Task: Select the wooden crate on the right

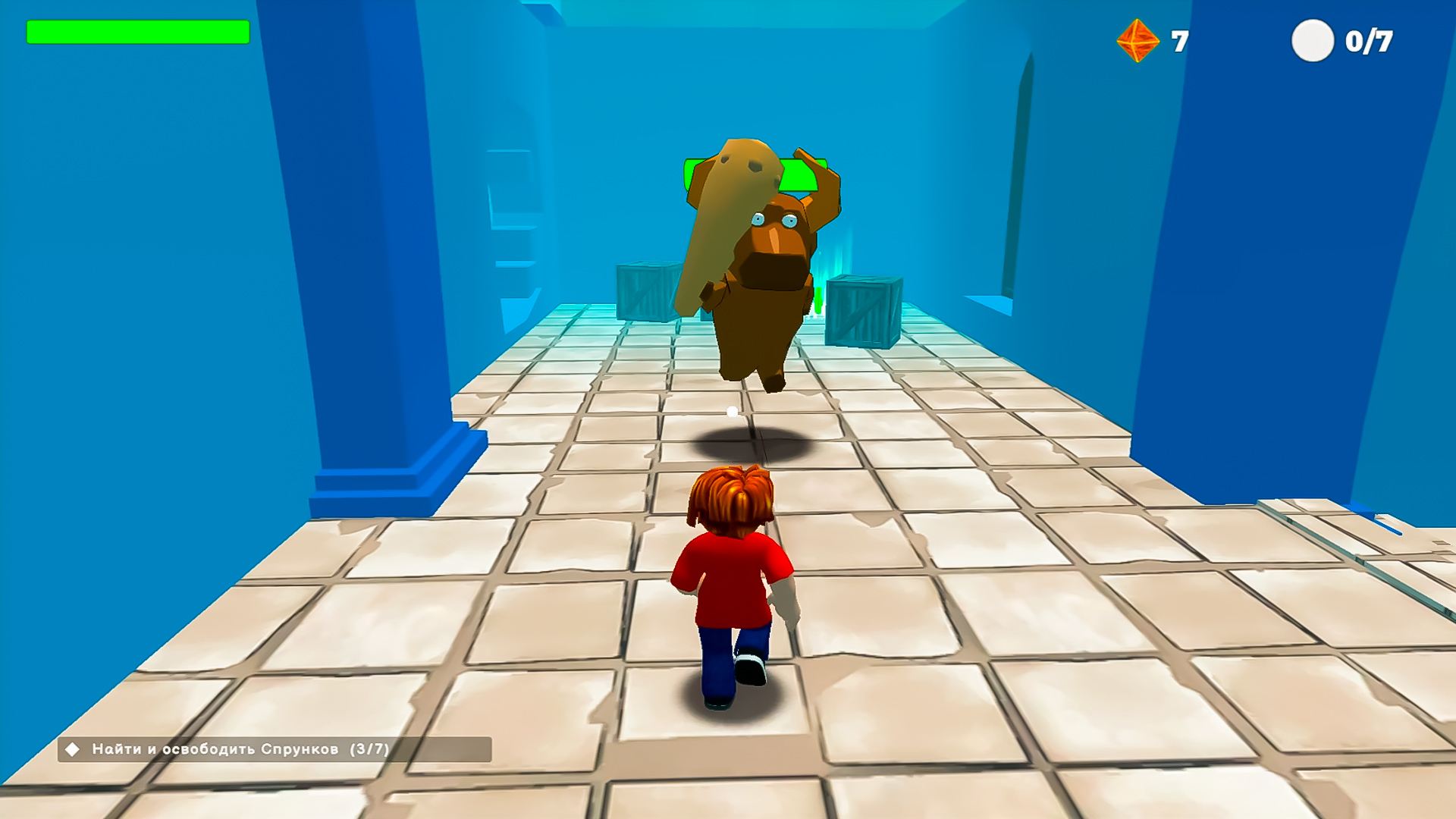Action: tap(861, 311)
